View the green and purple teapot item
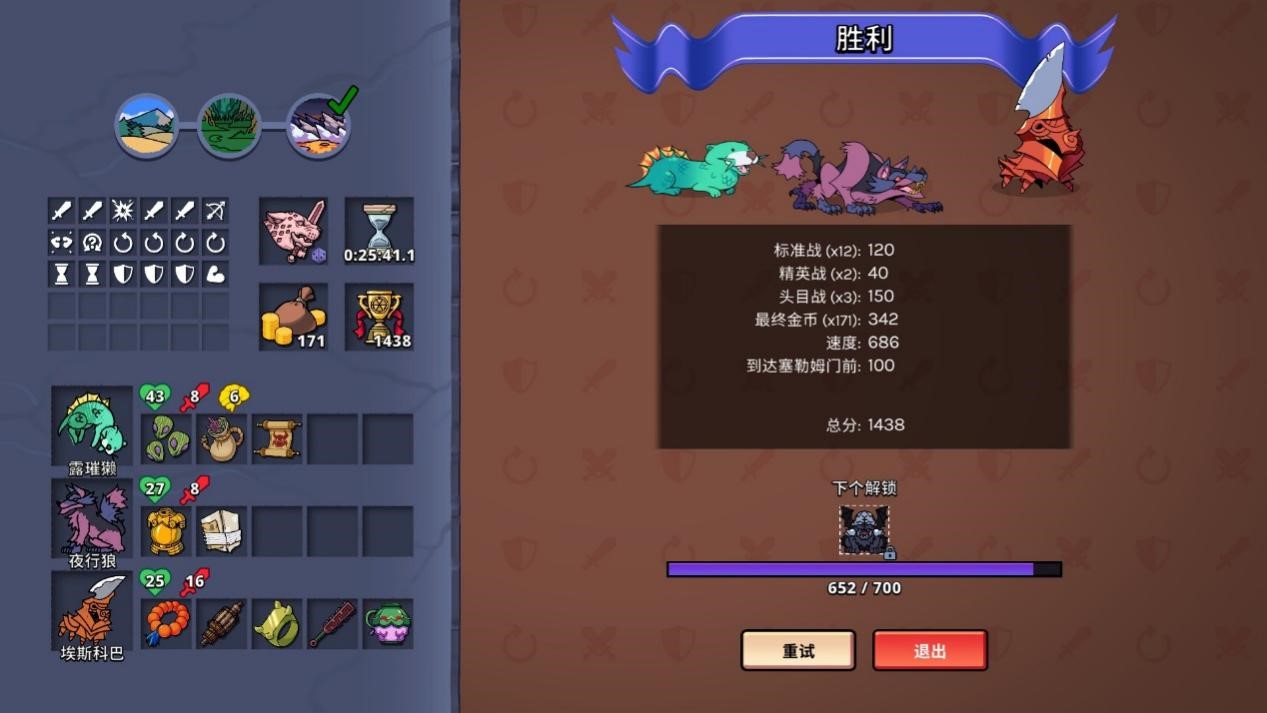 388,624
